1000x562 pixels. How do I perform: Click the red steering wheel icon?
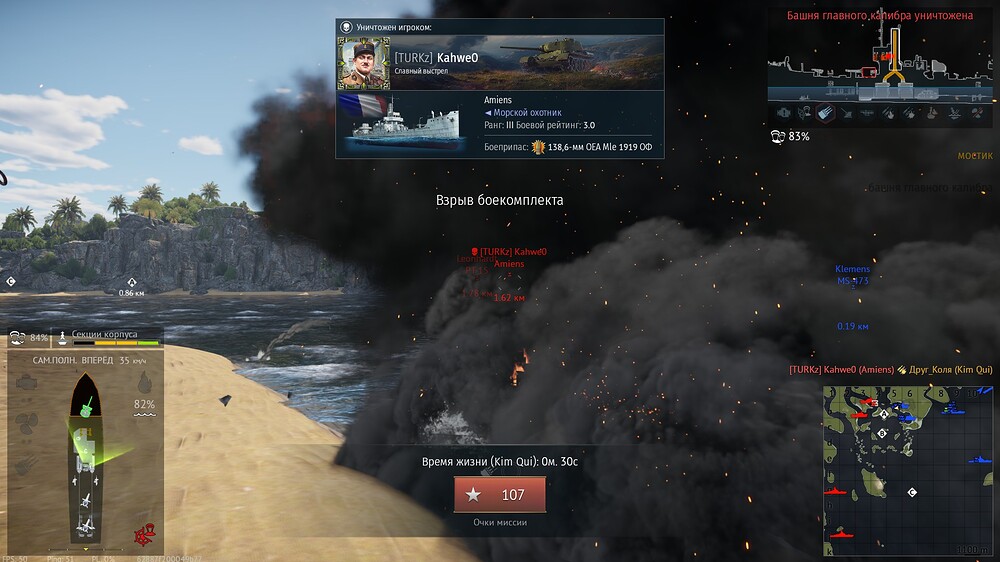tap(145, 536)
